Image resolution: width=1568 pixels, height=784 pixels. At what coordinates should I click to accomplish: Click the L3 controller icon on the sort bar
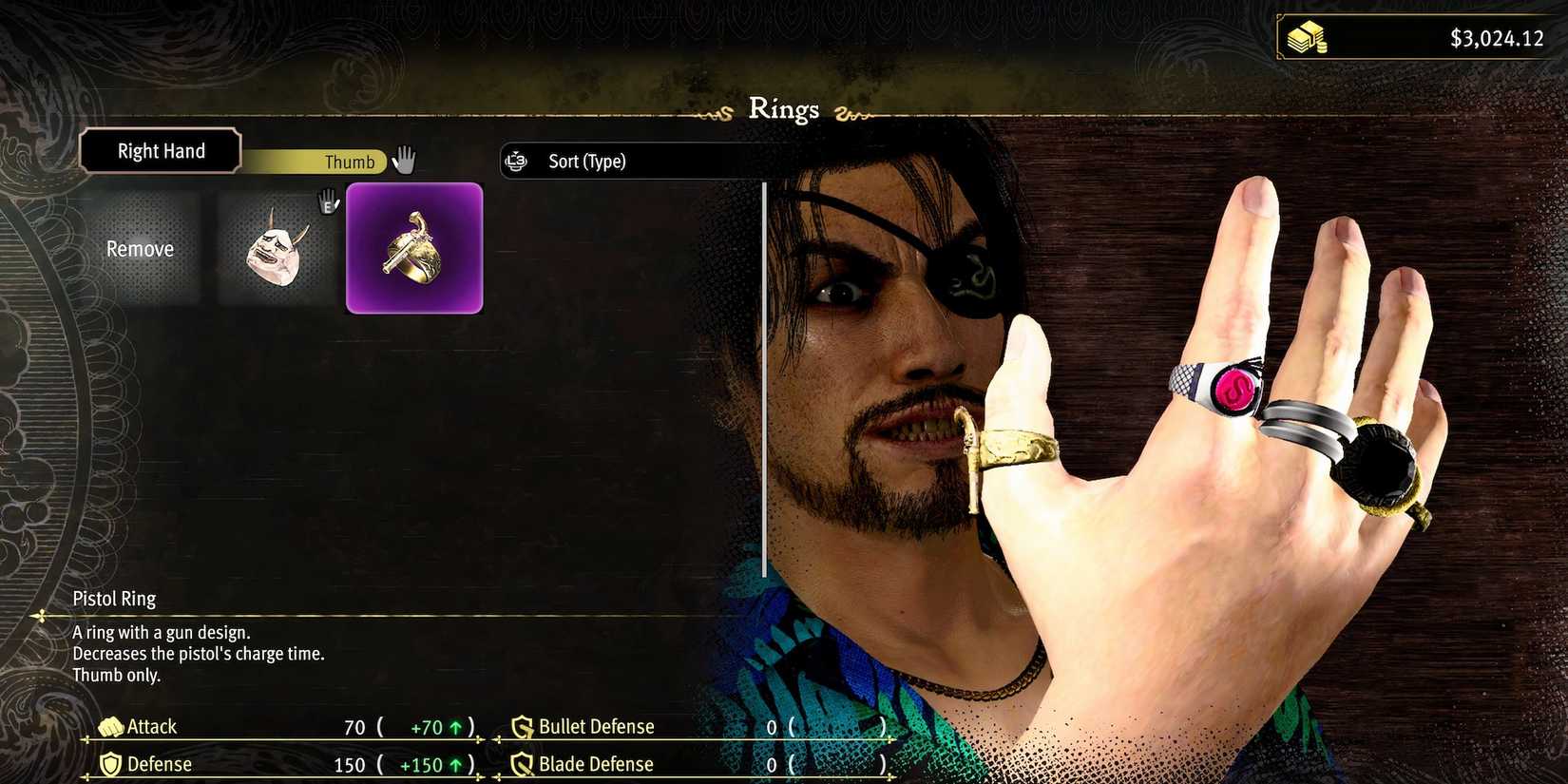[x=516, y=162]
